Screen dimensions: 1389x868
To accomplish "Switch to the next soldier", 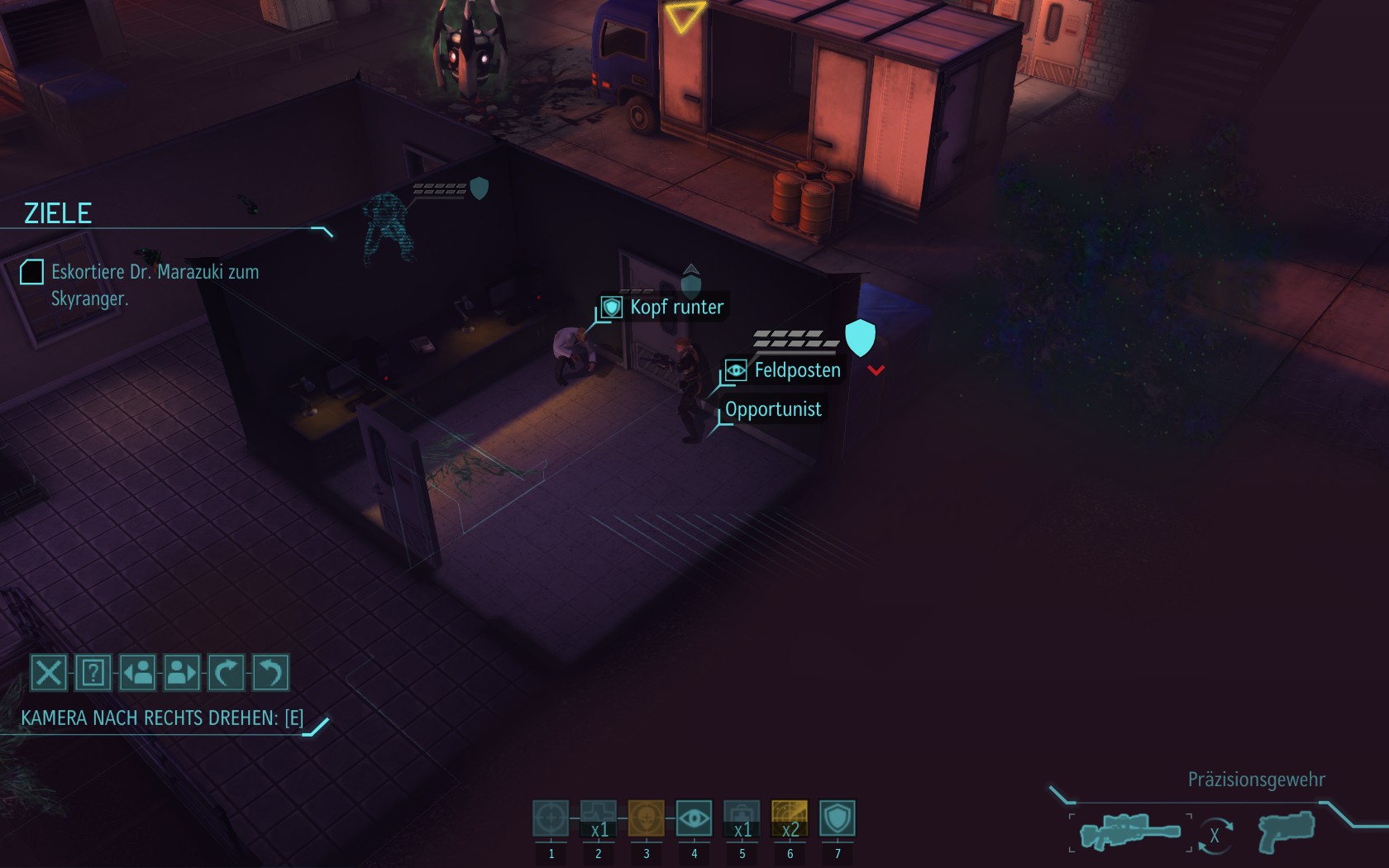I will pos(182,673).
